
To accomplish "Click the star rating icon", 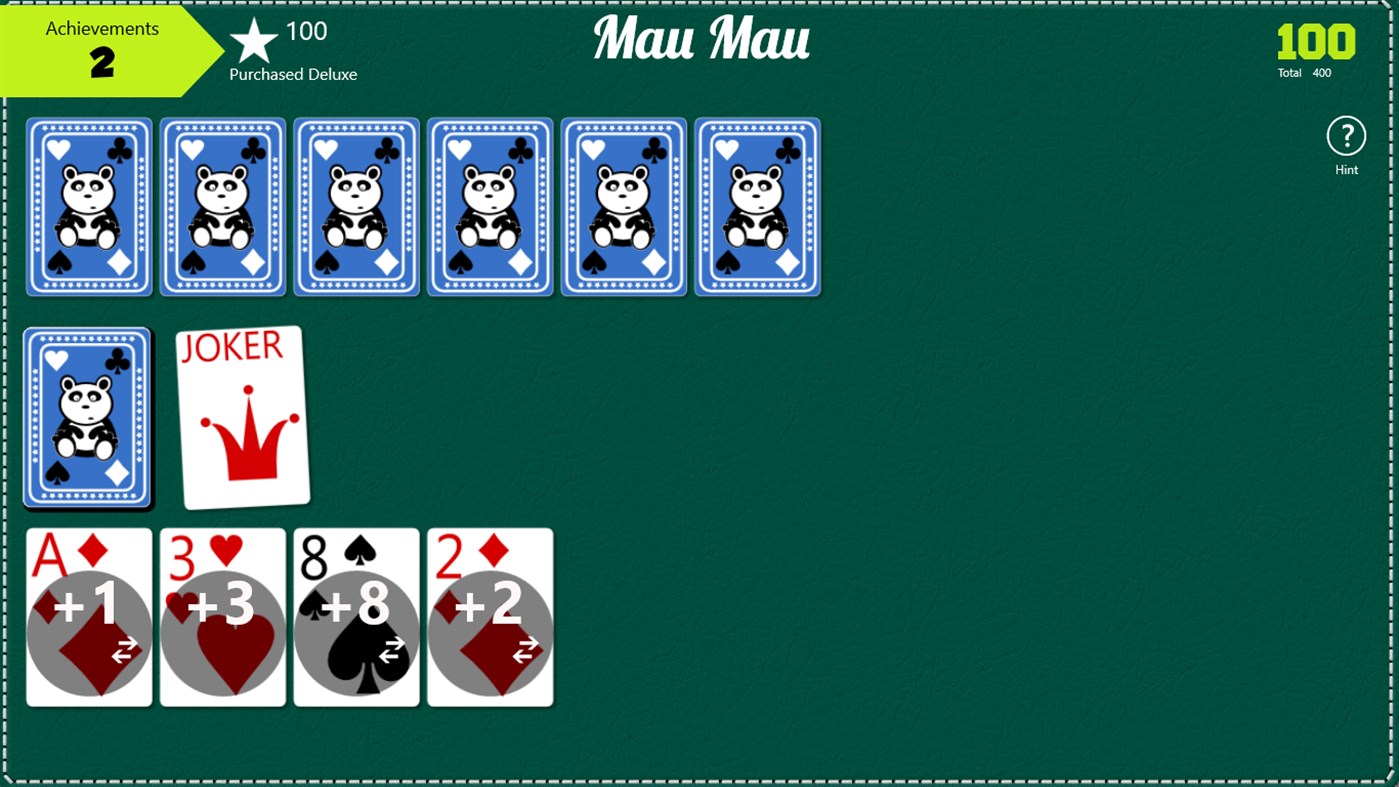I will (253, 42).
